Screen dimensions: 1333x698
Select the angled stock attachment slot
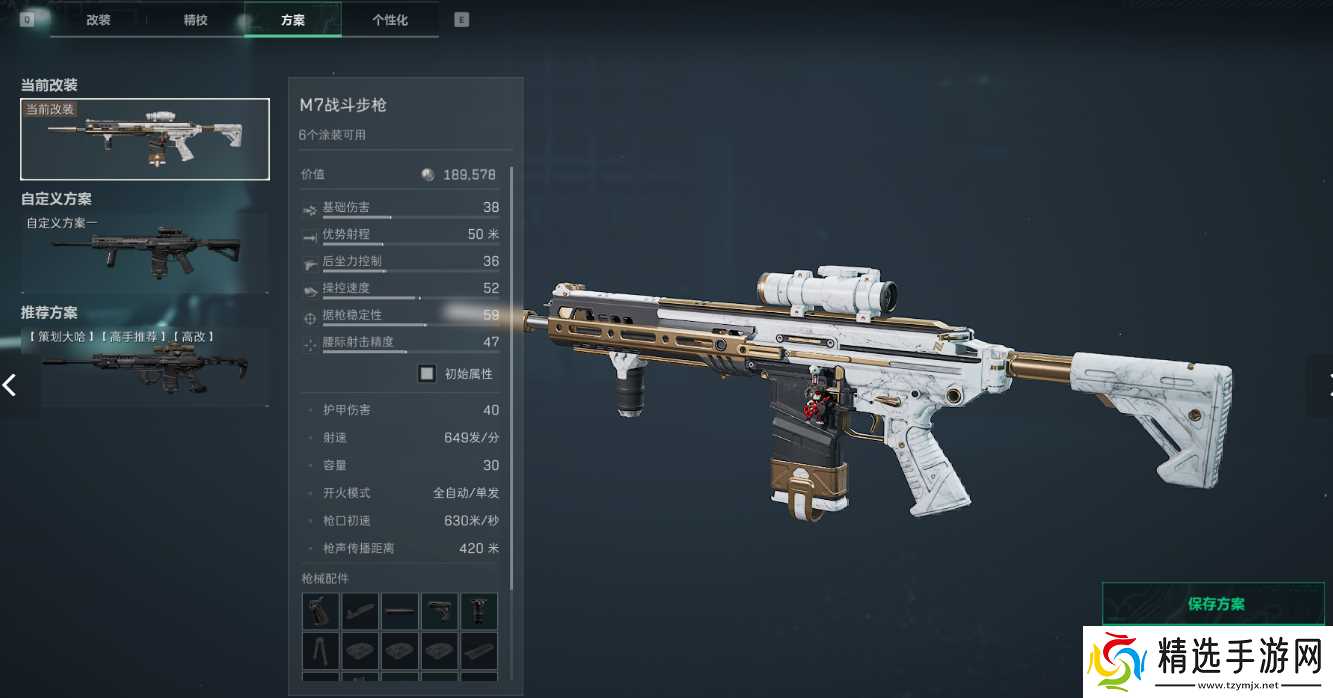(x=360, y=611)
